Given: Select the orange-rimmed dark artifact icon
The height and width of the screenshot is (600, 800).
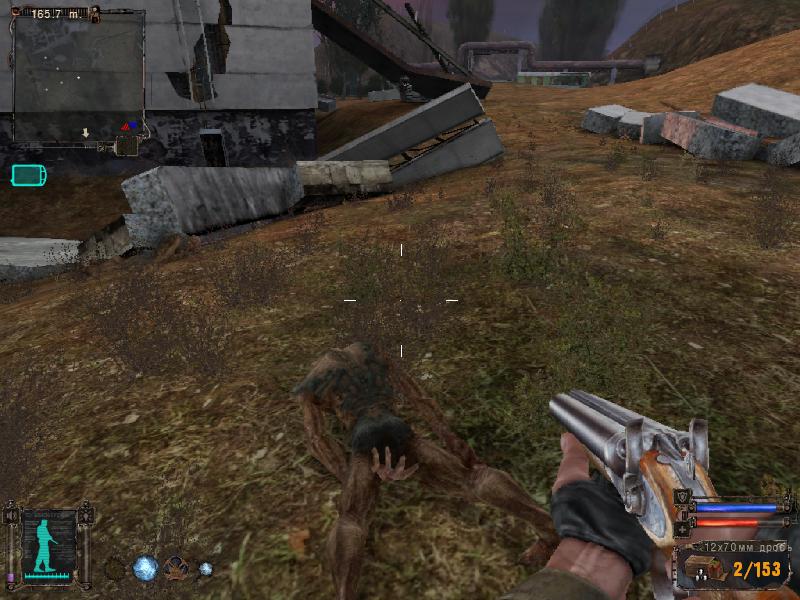Looking at the screenshot, I should click(x=176, y=569).
